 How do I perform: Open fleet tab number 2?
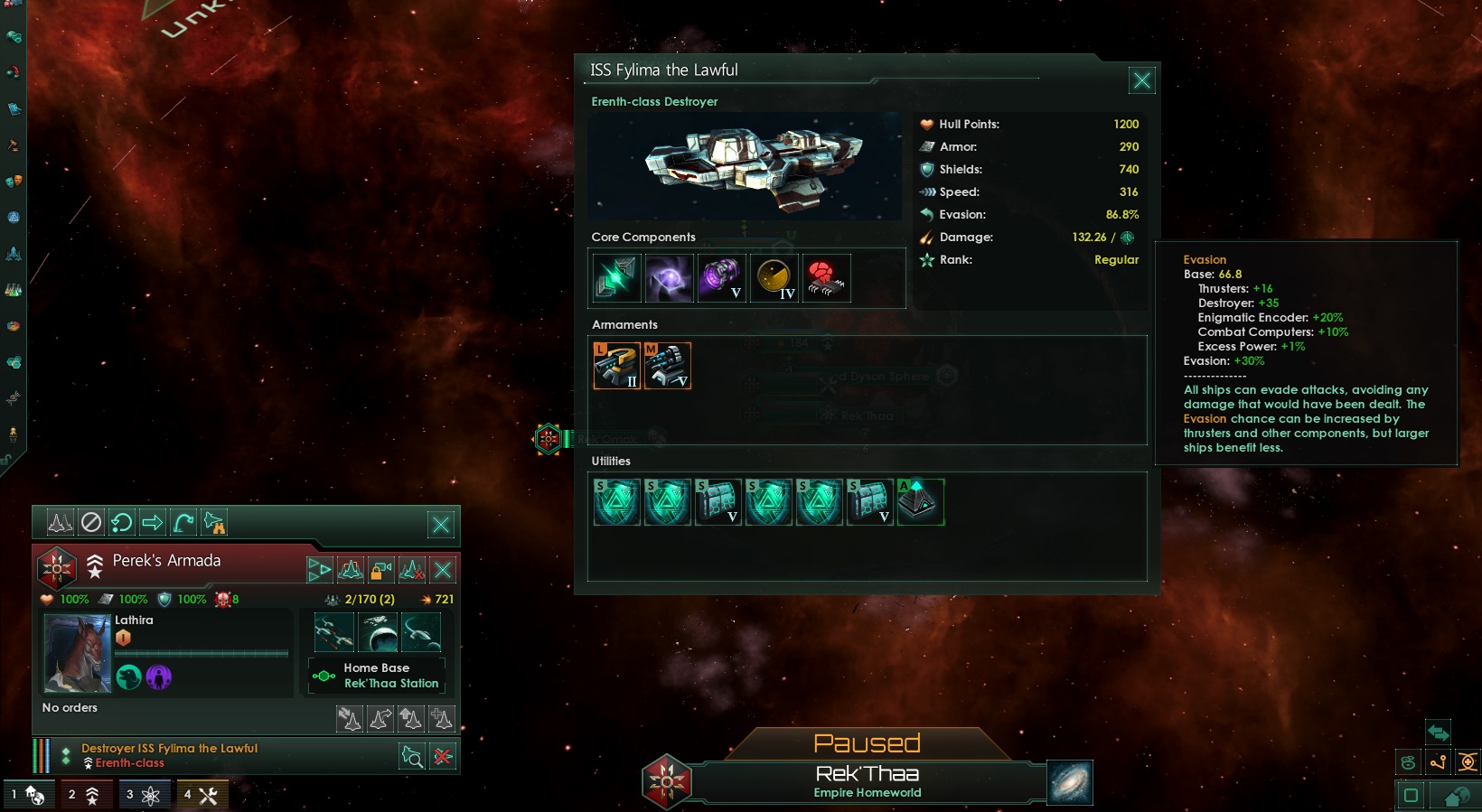pos(84,795)
